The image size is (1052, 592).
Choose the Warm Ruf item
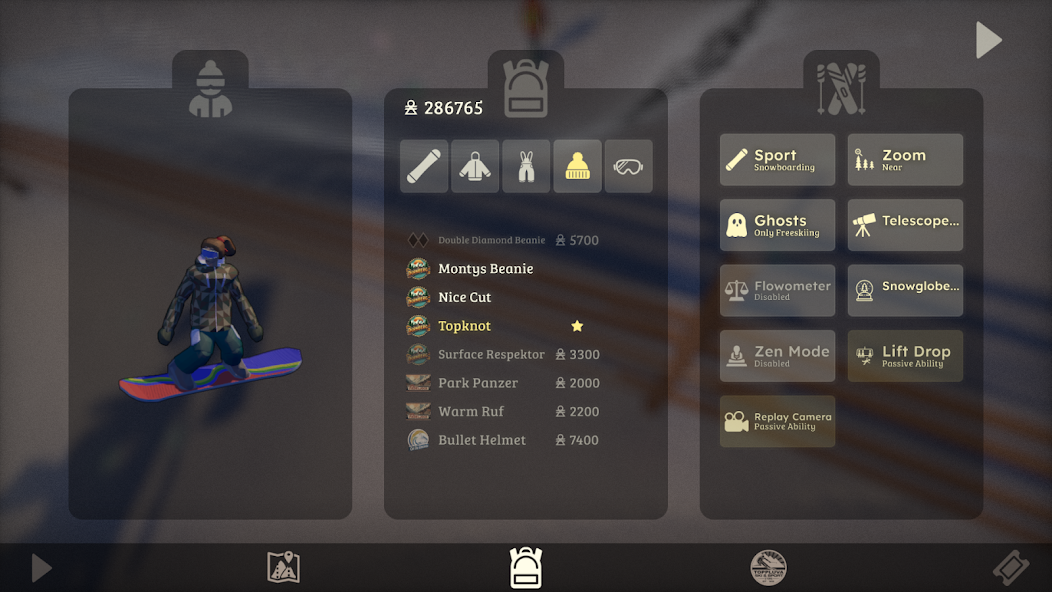[470, 411]
